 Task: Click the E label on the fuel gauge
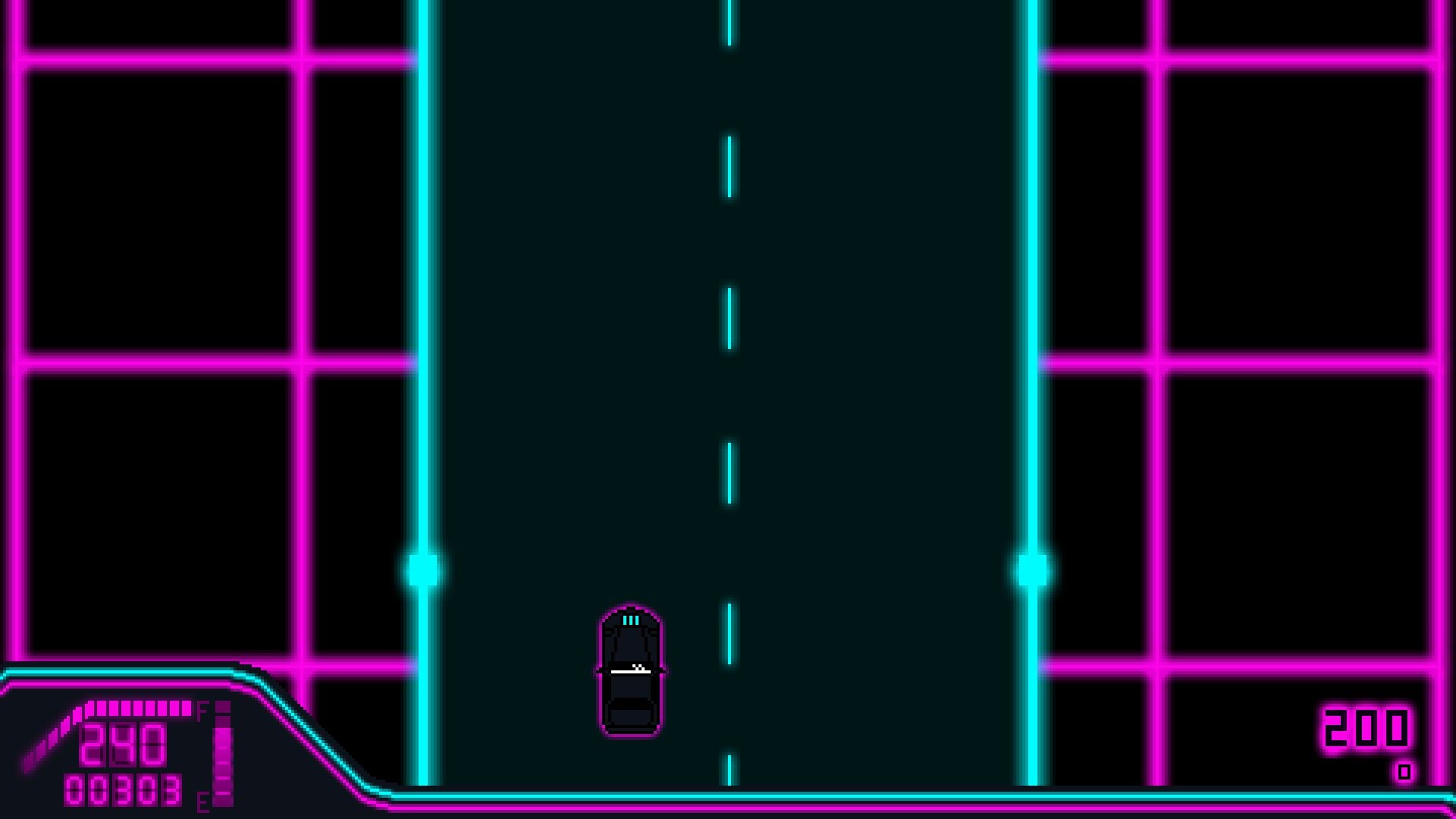(202, 801)
